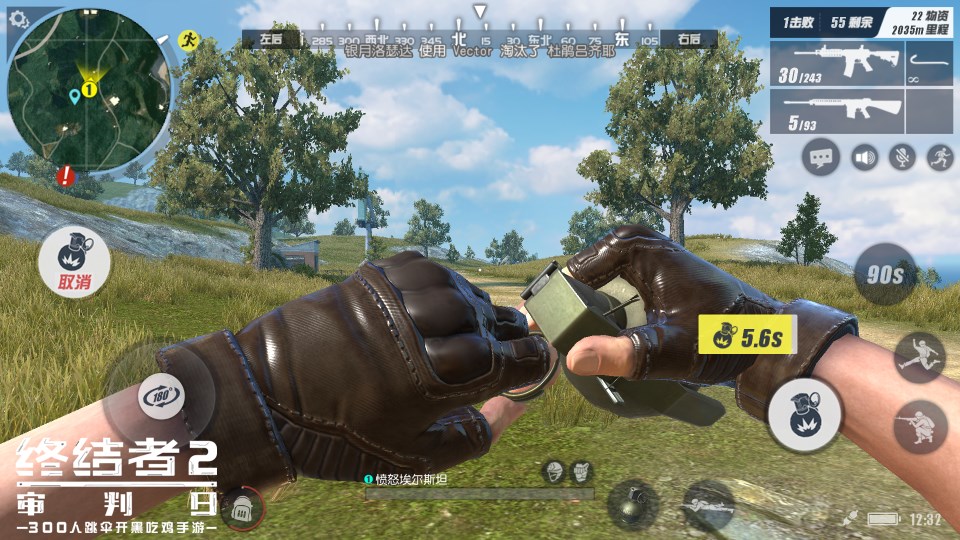This screenshot has height=540, width=960.
Task: Throw the grenade with the fire button
Action: tap(804, 415)
